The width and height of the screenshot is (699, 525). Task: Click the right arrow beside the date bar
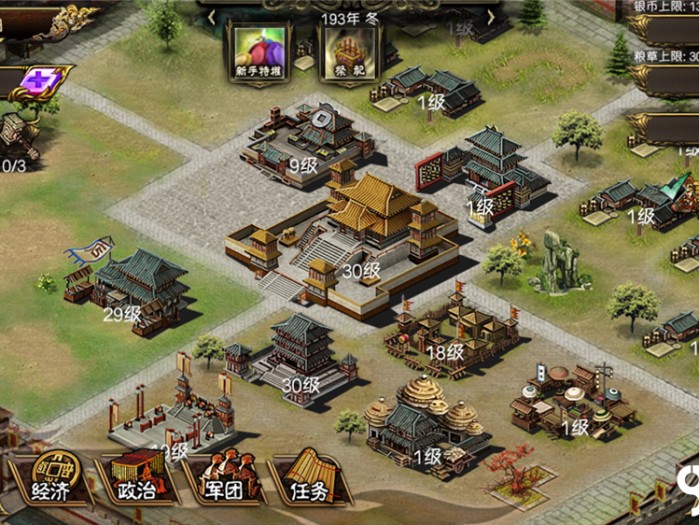coord(491,17)
